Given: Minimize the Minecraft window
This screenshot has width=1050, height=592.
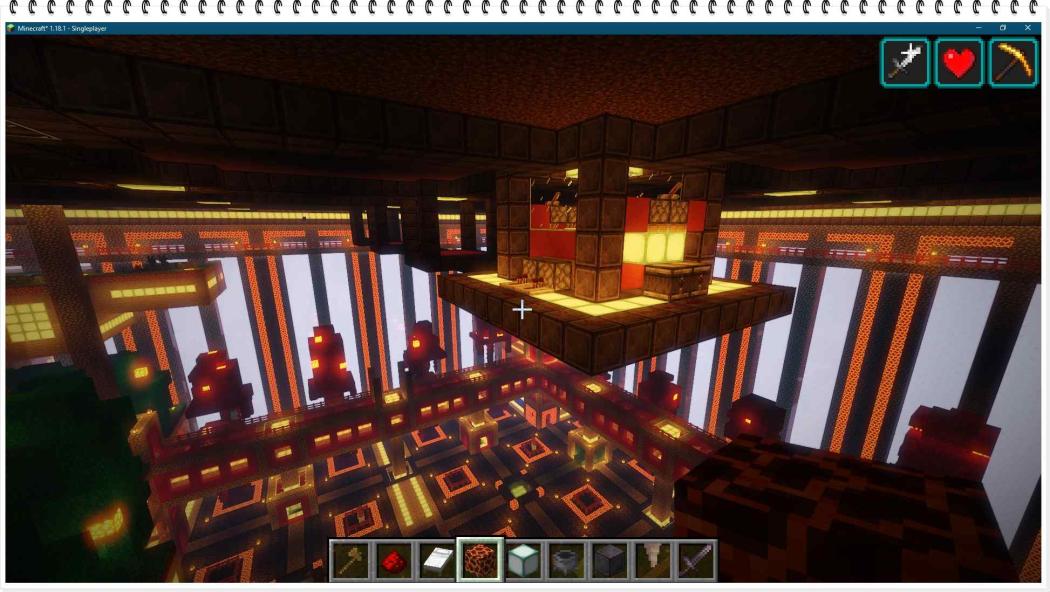Looking at the screenshot, I should coord(979,28).
